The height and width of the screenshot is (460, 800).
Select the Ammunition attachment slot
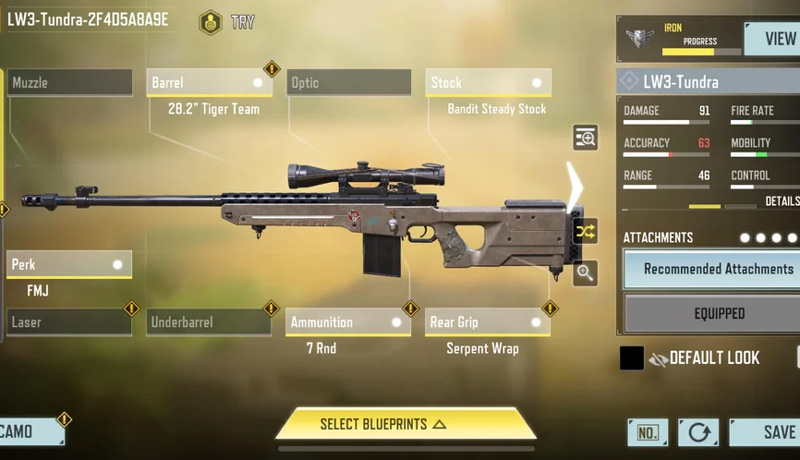pos(349,323)
